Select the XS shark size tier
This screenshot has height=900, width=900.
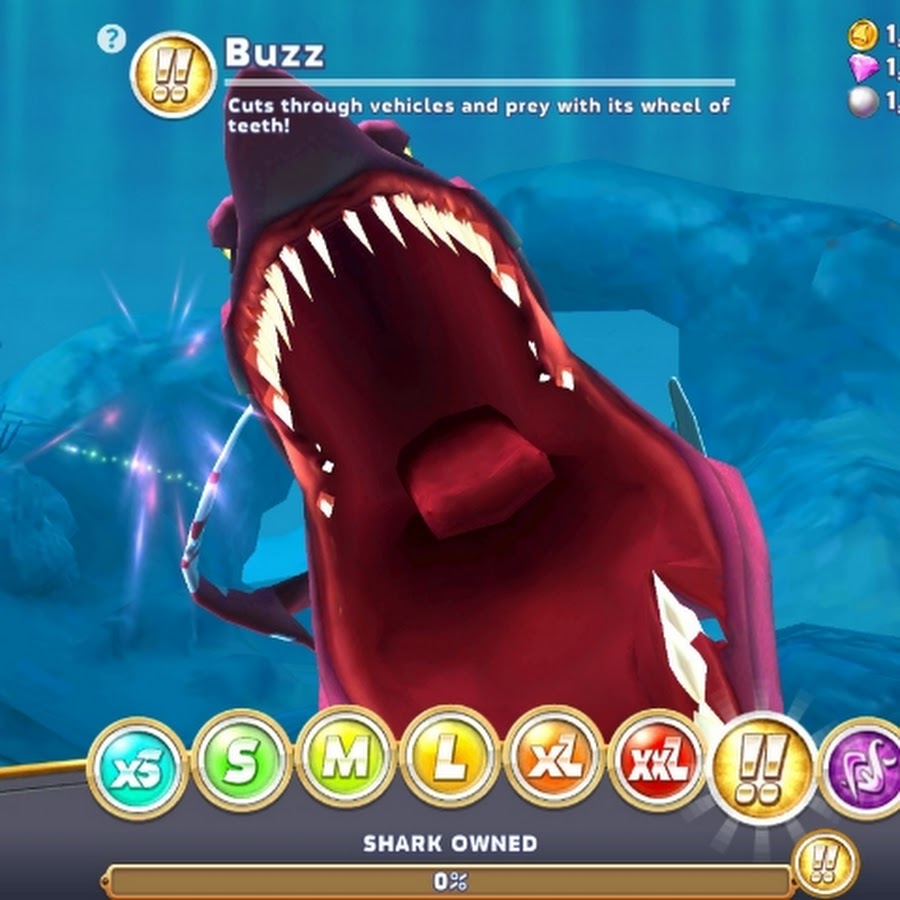coord(137,768)
